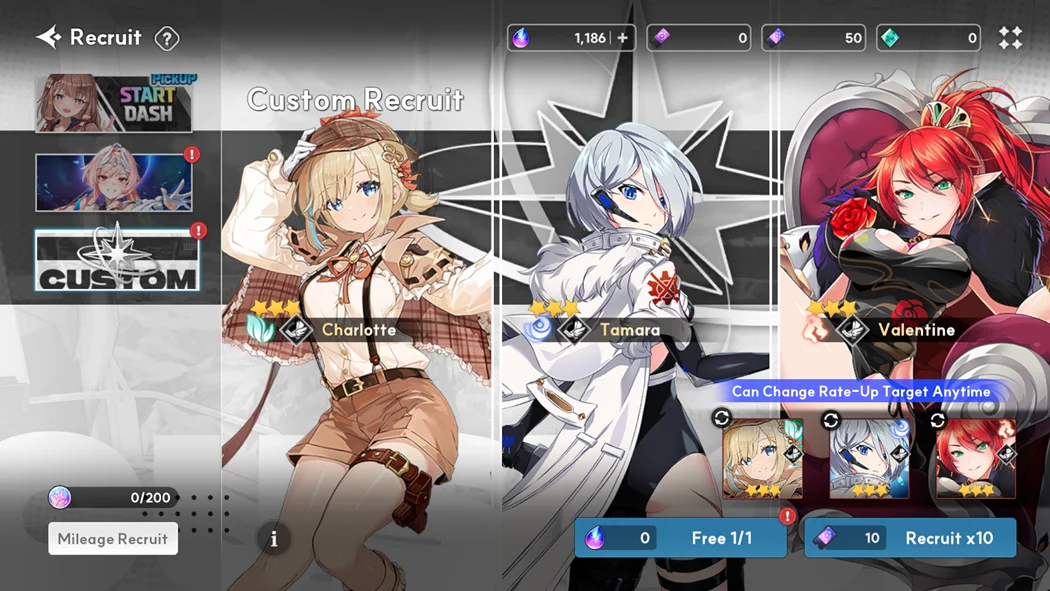Select the Start Dash pickup banner
Screen dimensions: 1050x591
coord(115,102)
